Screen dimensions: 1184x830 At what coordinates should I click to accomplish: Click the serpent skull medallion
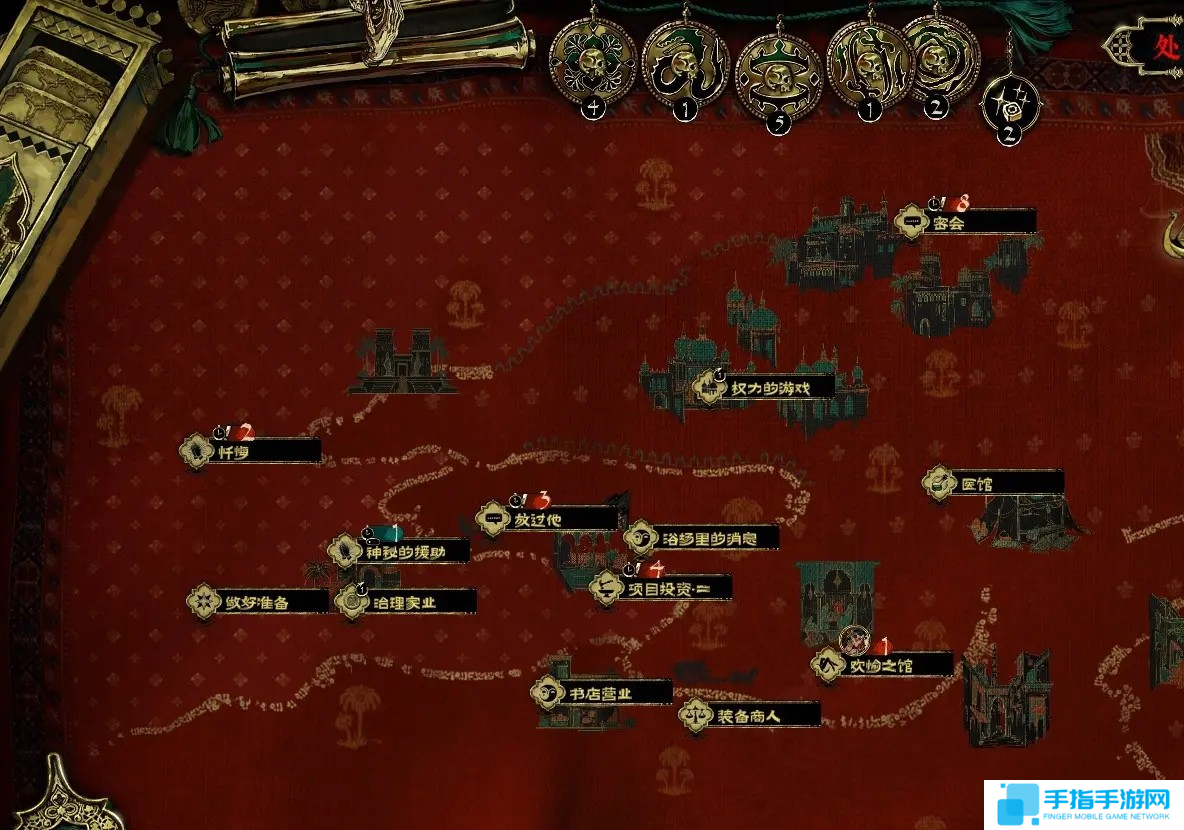pyautogui.click(x=685, y=62)
